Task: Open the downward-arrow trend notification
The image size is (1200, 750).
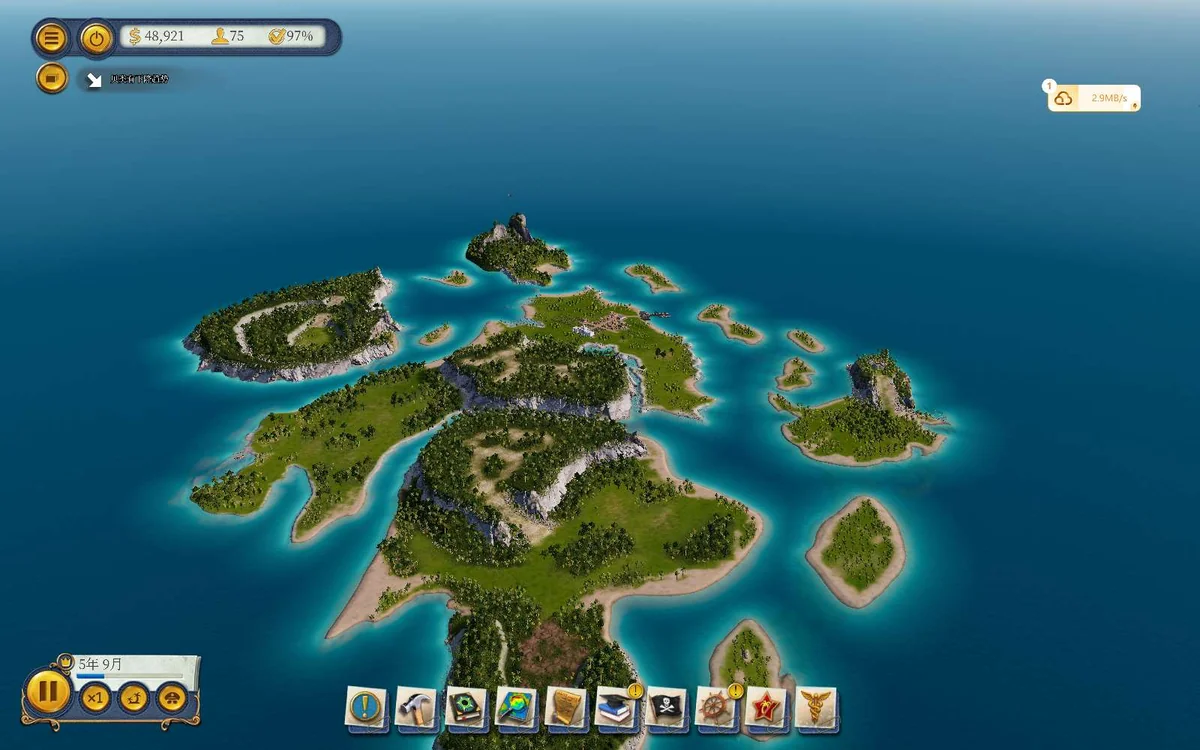Action: click(95, 80)
